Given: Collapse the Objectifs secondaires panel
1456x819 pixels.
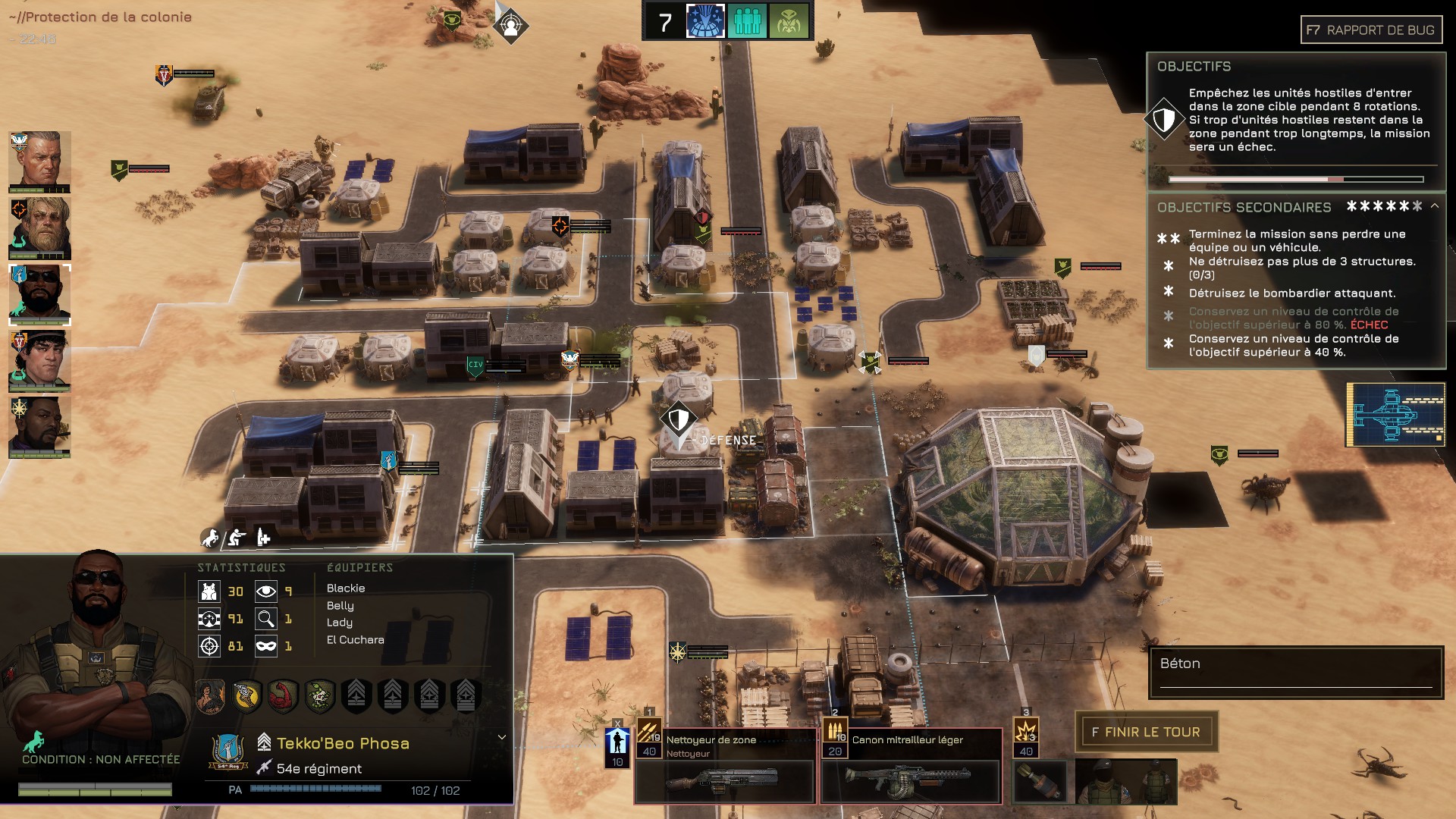Looking at the screenshot, I should 1435,206.
